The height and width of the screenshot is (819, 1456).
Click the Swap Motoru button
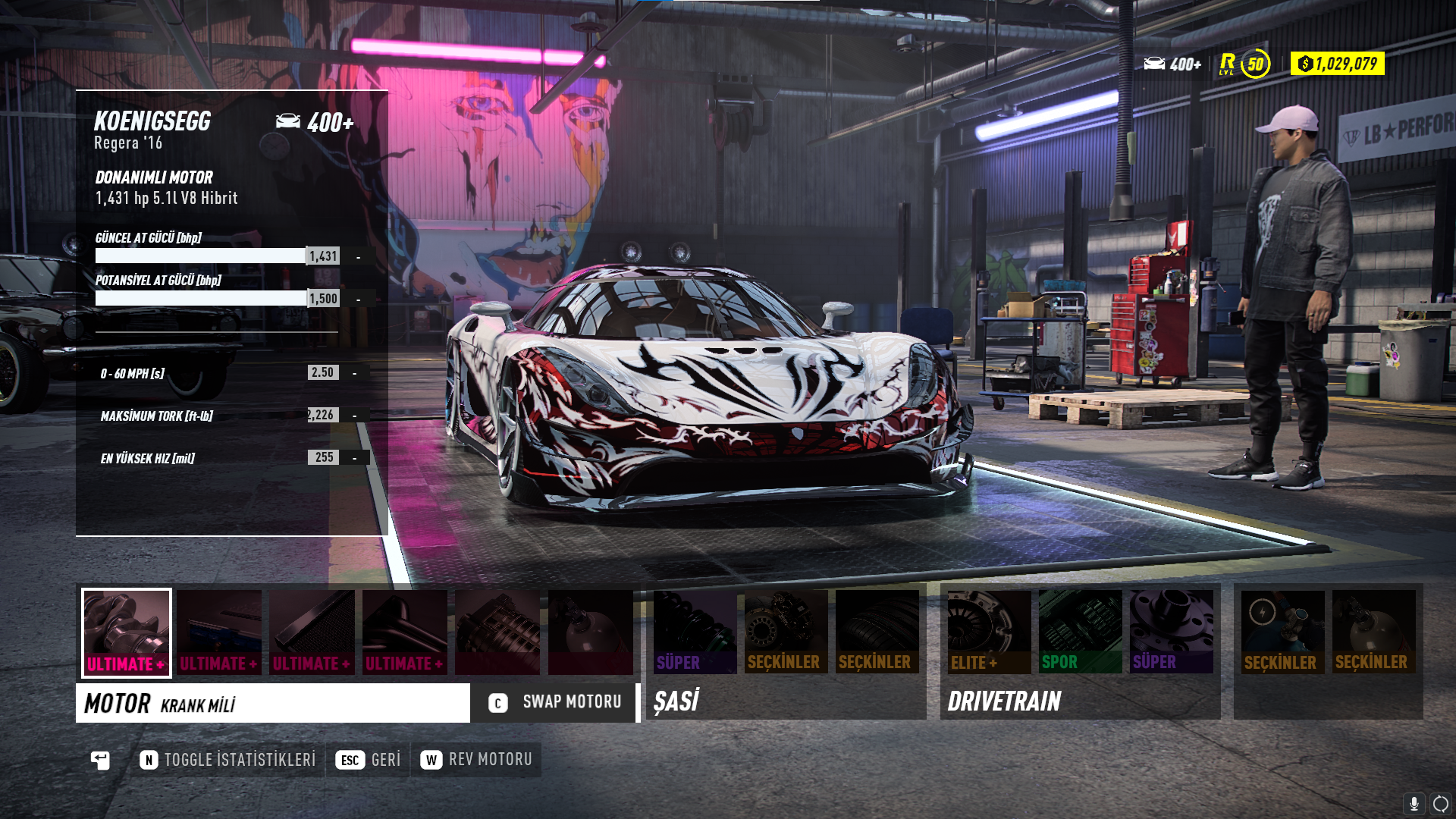tap(555, 702)
